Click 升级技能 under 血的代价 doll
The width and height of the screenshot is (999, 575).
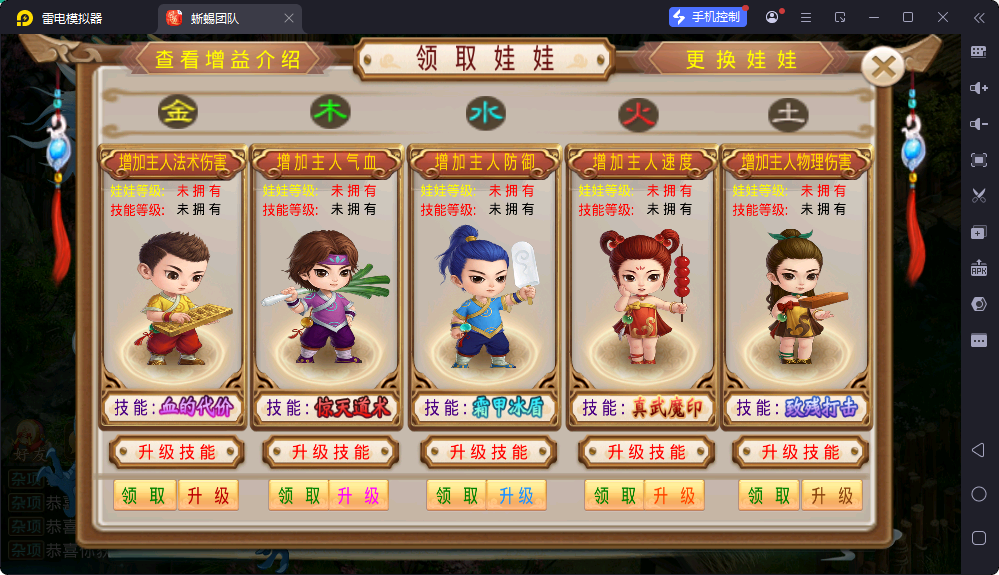click(176, 452)
